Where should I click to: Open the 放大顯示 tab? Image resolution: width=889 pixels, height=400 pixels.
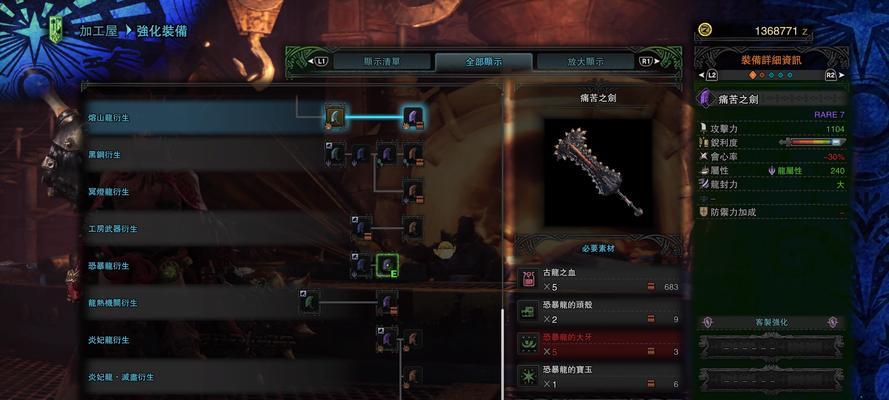pos(586,62)
